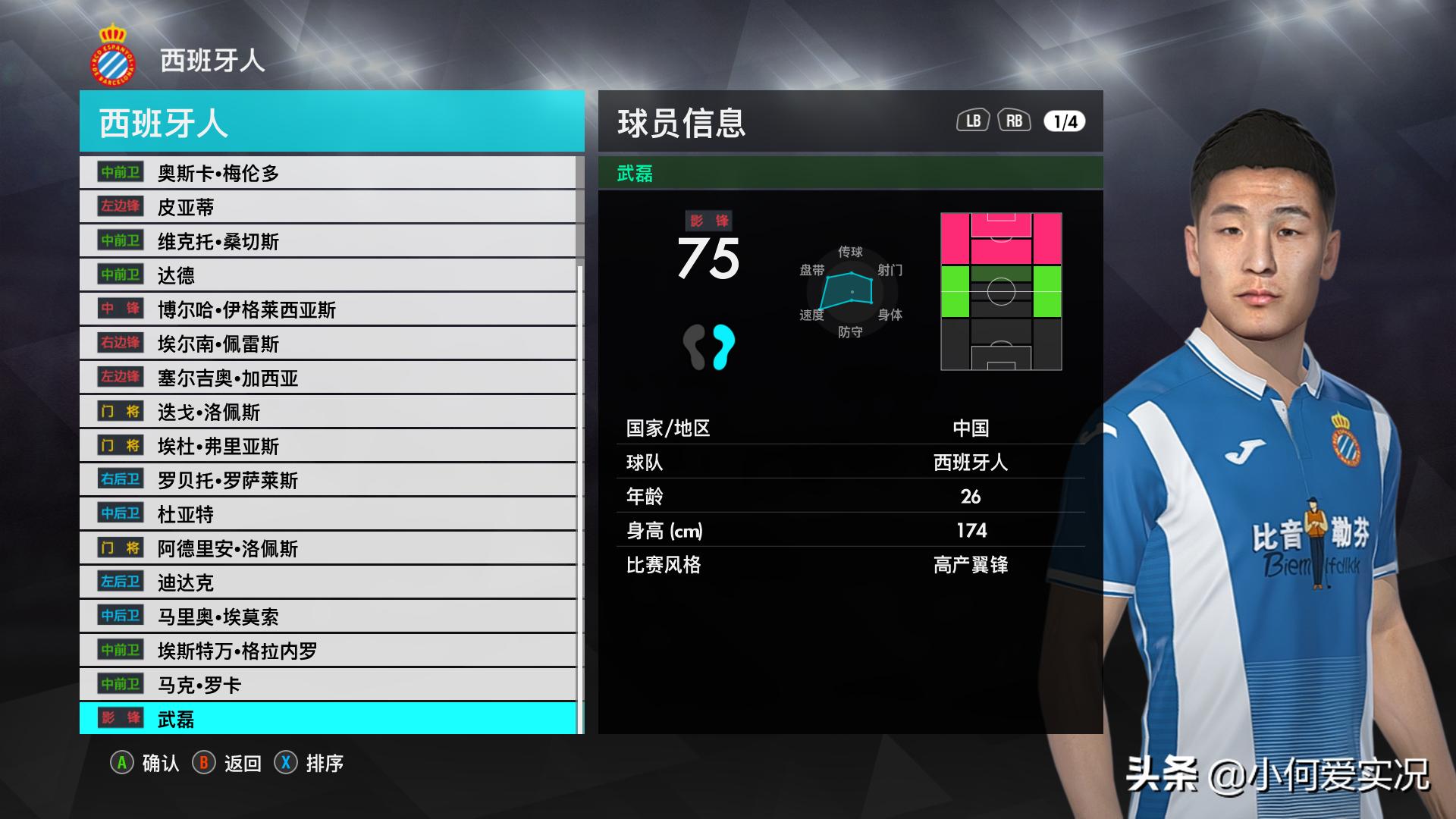Select left back 迪达克
Image resolution: width=1456 pixels, height=819 pixels.
328,582
